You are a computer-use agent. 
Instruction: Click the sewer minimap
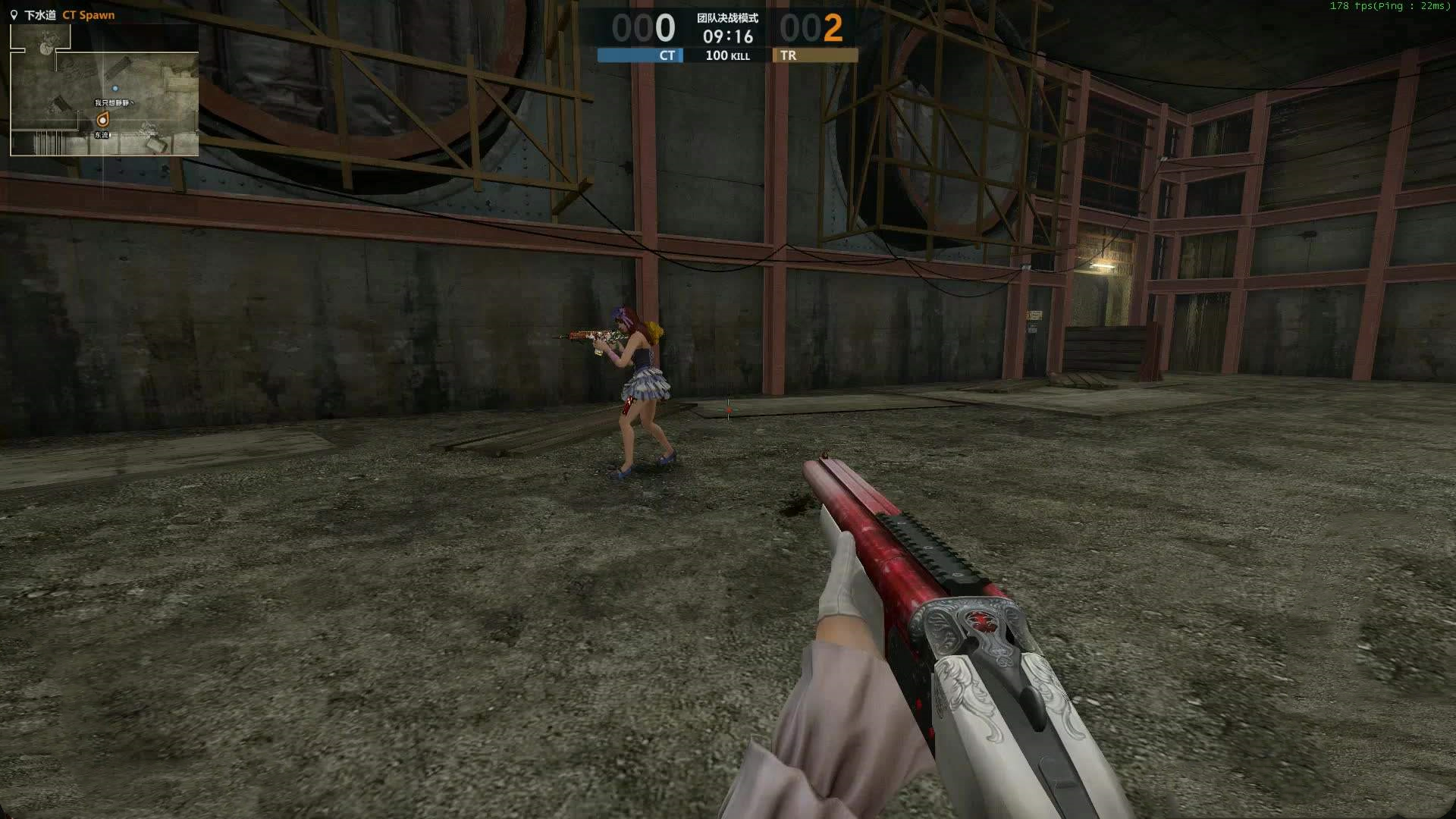click(104, 90)
